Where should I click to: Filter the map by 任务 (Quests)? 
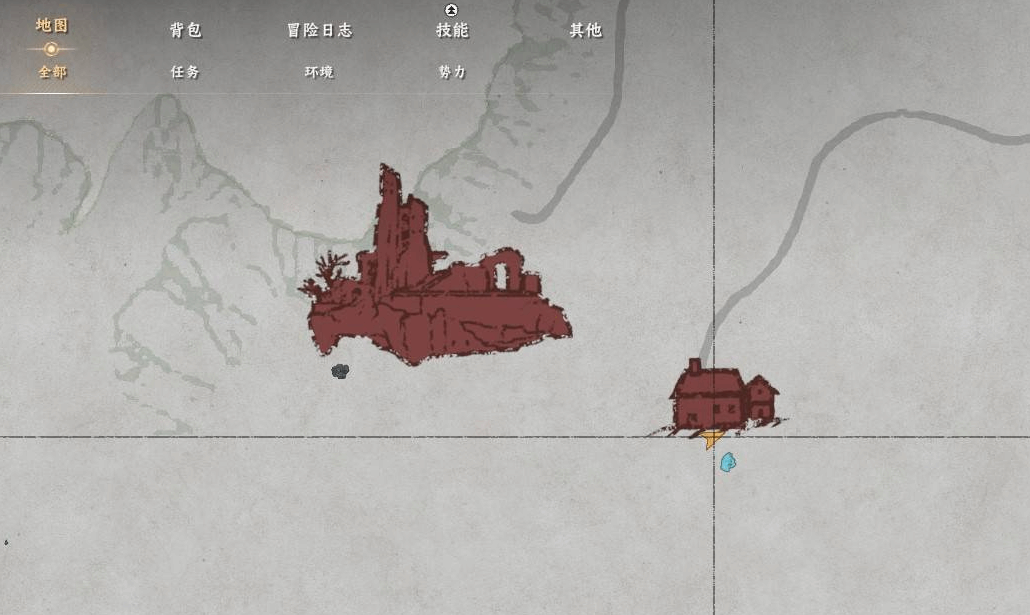point(185,72)
